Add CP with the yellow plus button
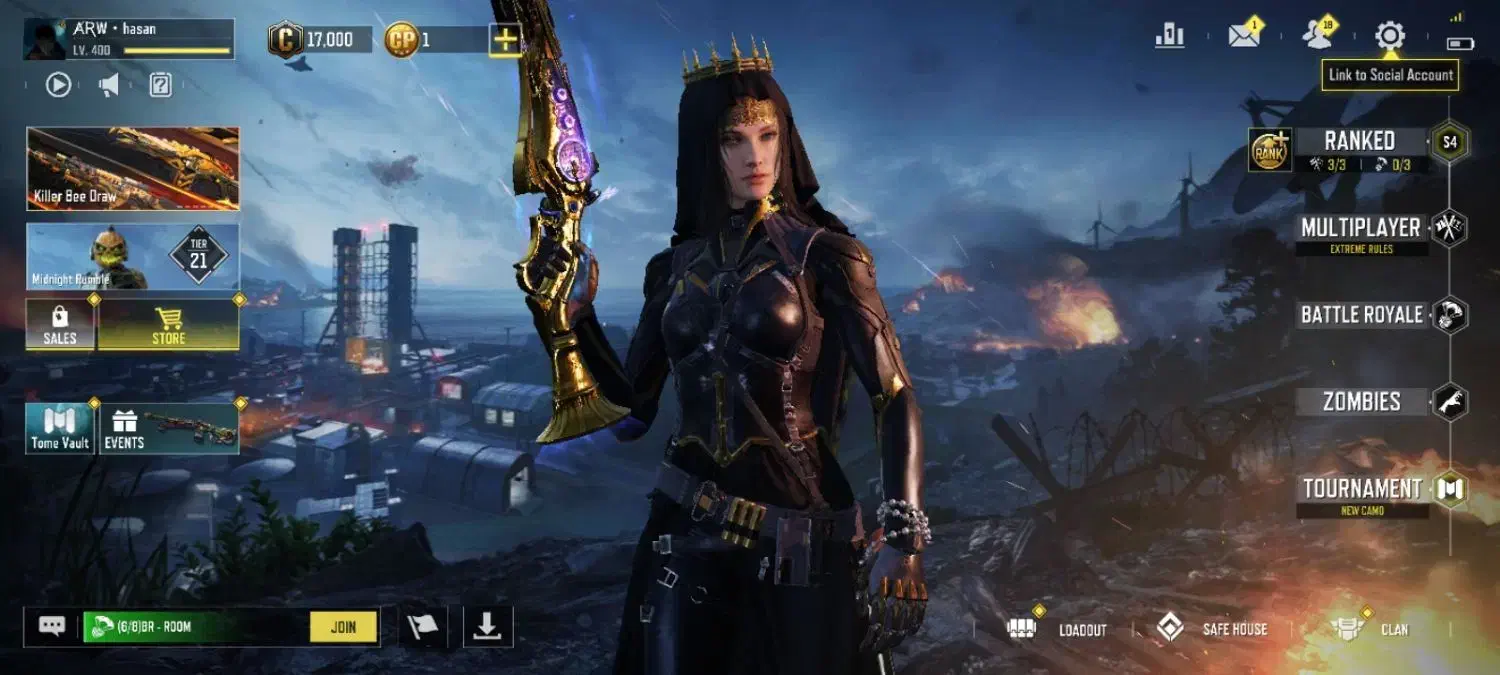Viewport: 1500px width, 675px height. point(505,40)
